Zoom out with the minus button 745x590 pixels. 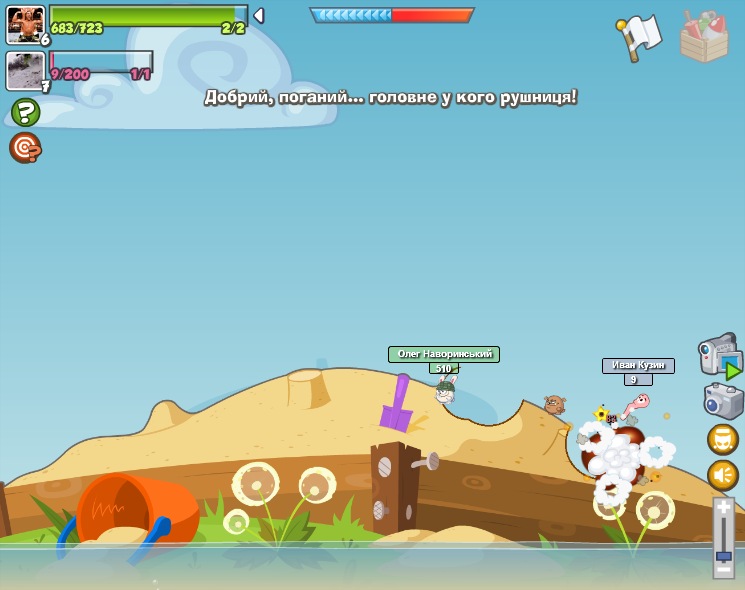(x=723, y=570)
